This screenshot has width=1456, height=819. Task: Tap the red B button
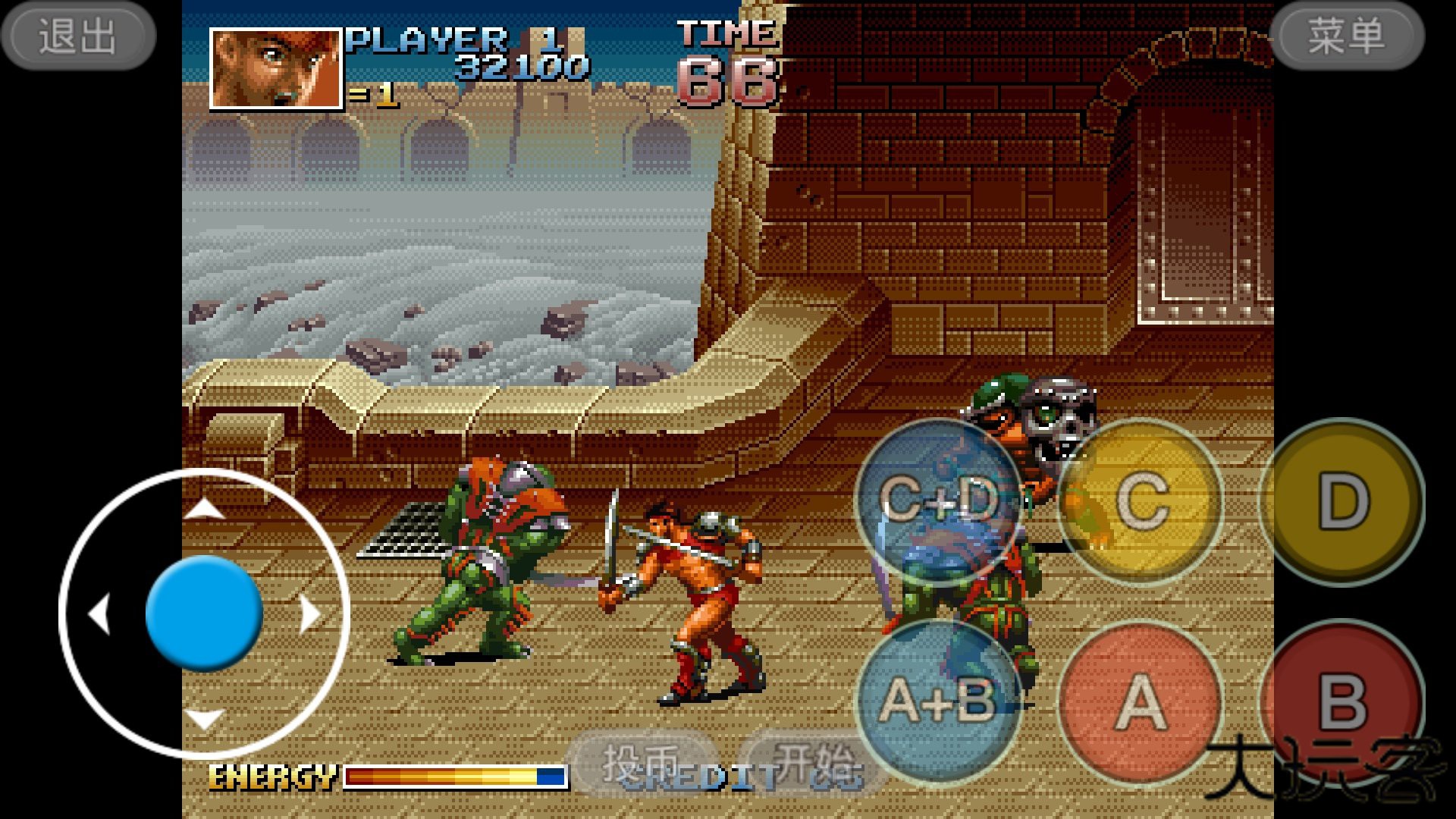coord(1341,702)
